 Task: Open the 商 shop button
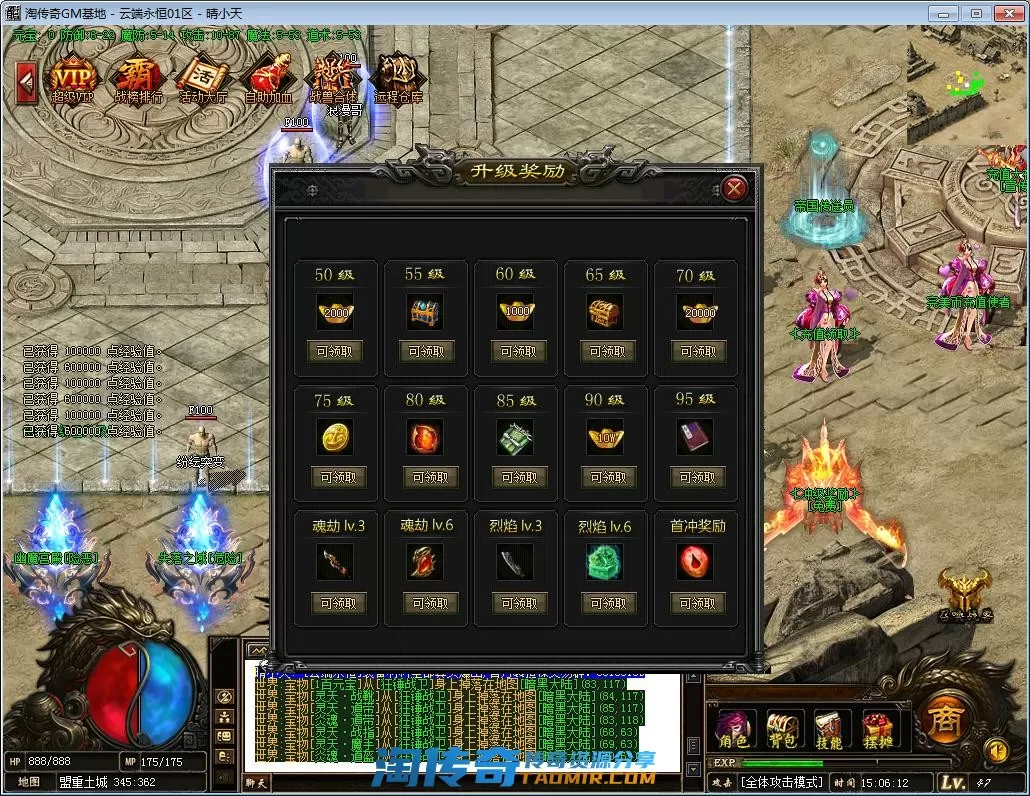944,718
